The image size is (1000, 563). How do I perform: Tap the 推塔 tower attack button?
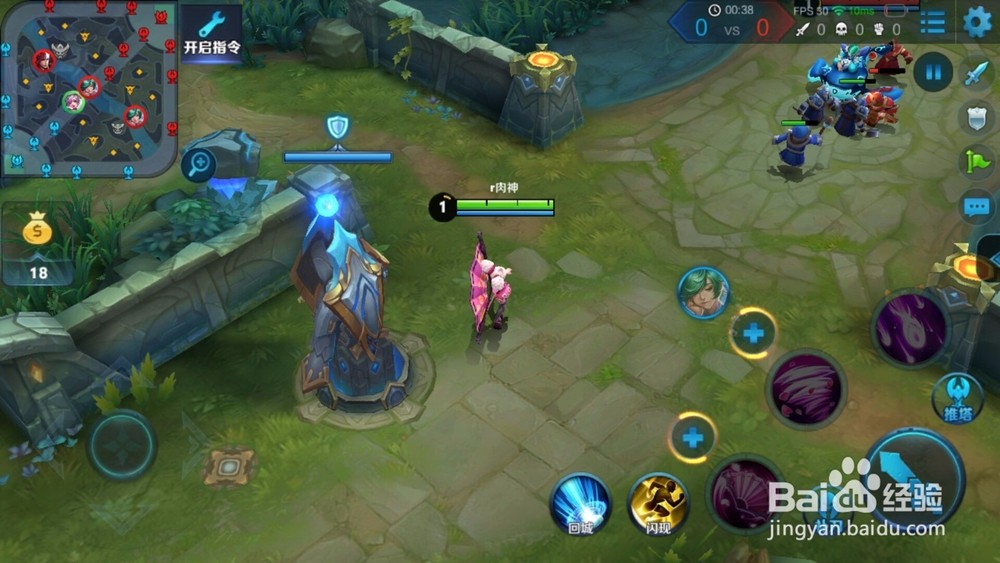click(x=957, y=399)
